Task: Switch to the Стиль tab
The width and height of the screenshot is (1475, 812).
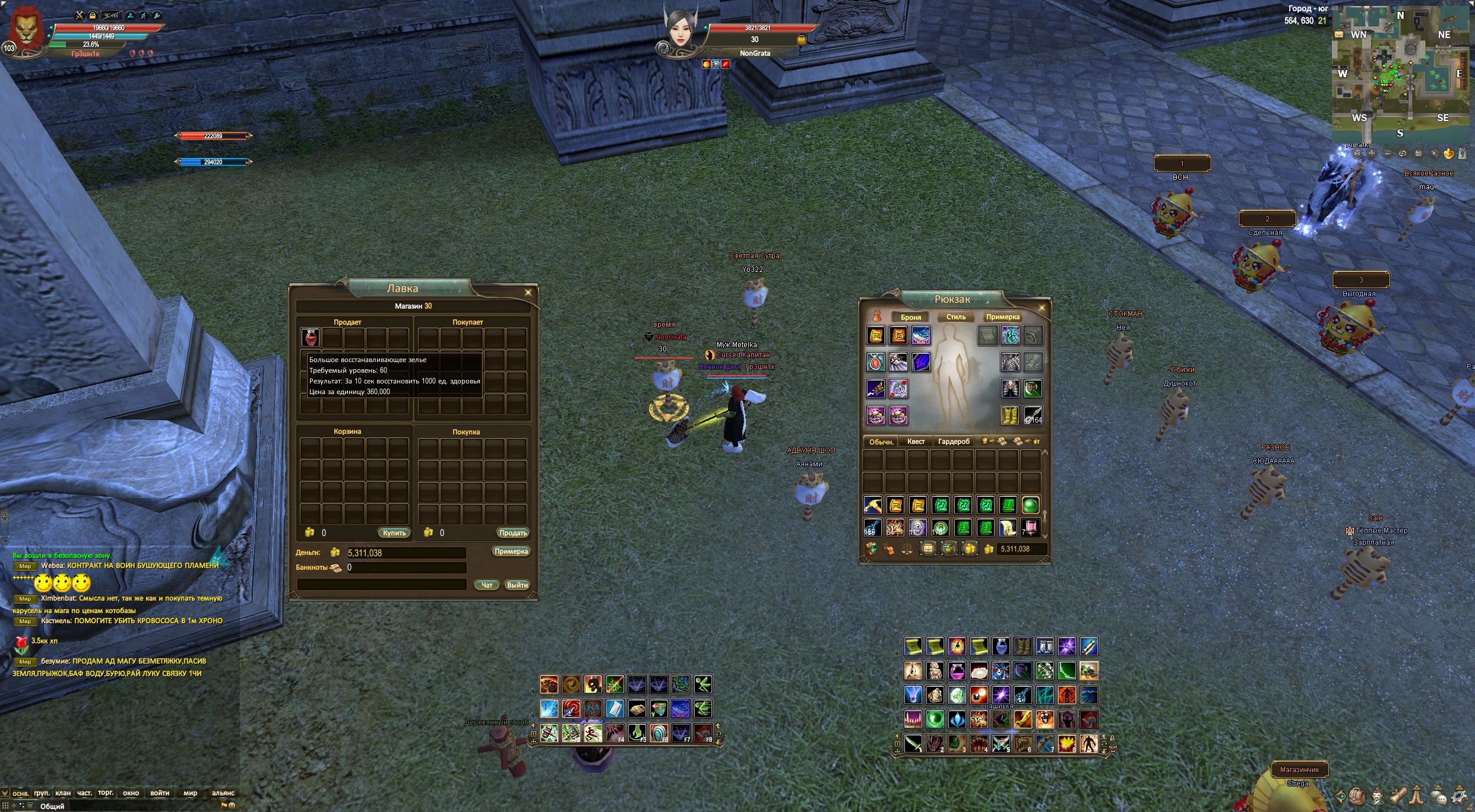Action: click(x=955, y=317)
